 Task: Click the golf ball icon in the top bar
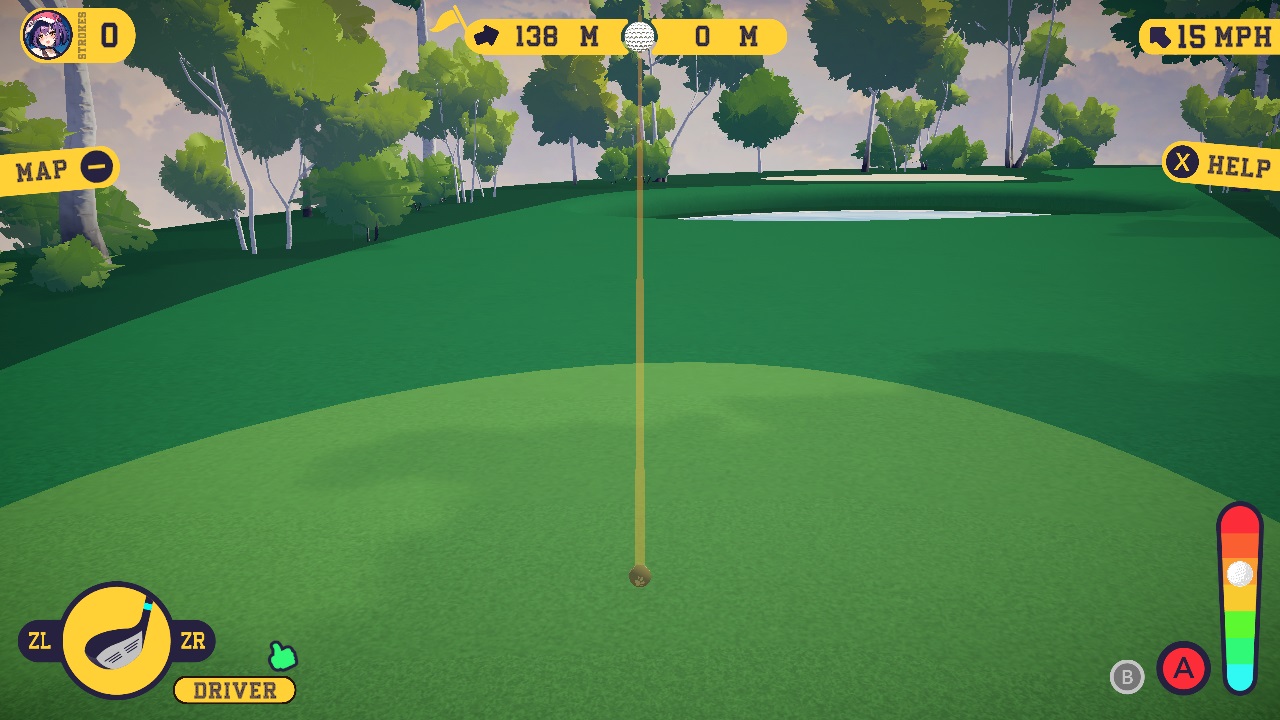tap(638, 36)
